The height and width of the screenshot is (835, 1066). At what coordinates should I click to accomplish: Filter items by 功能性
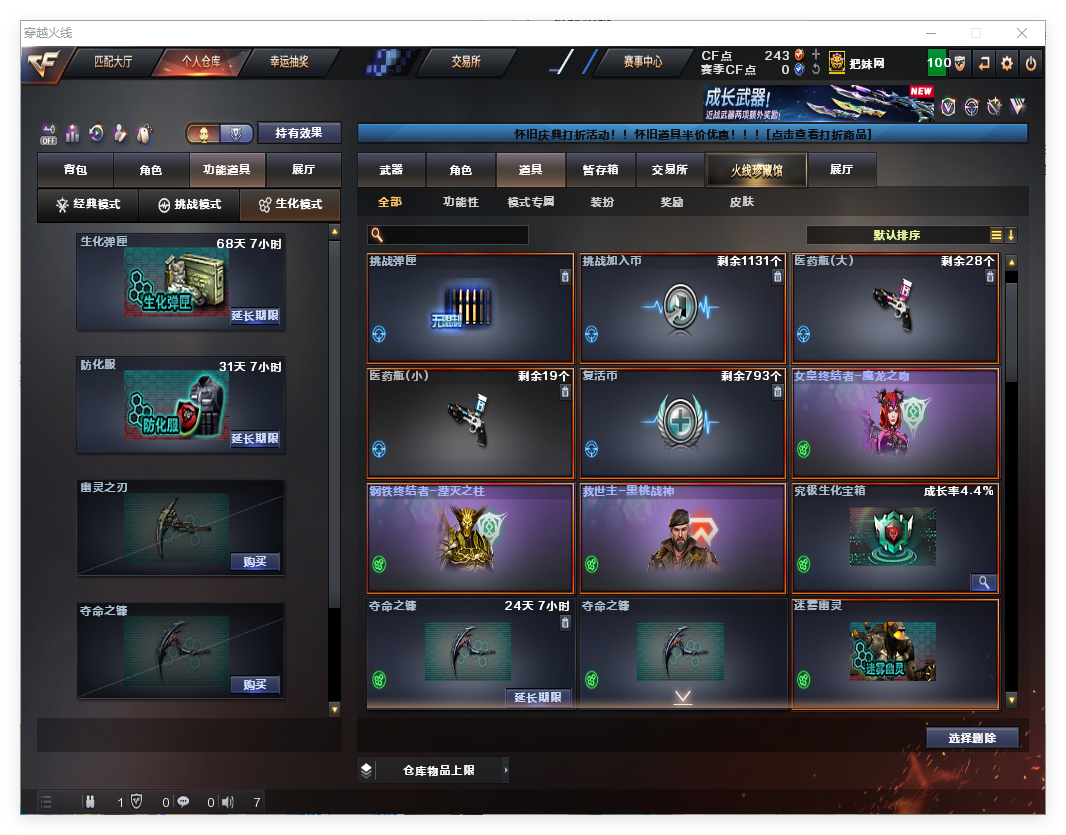[461, 202]
